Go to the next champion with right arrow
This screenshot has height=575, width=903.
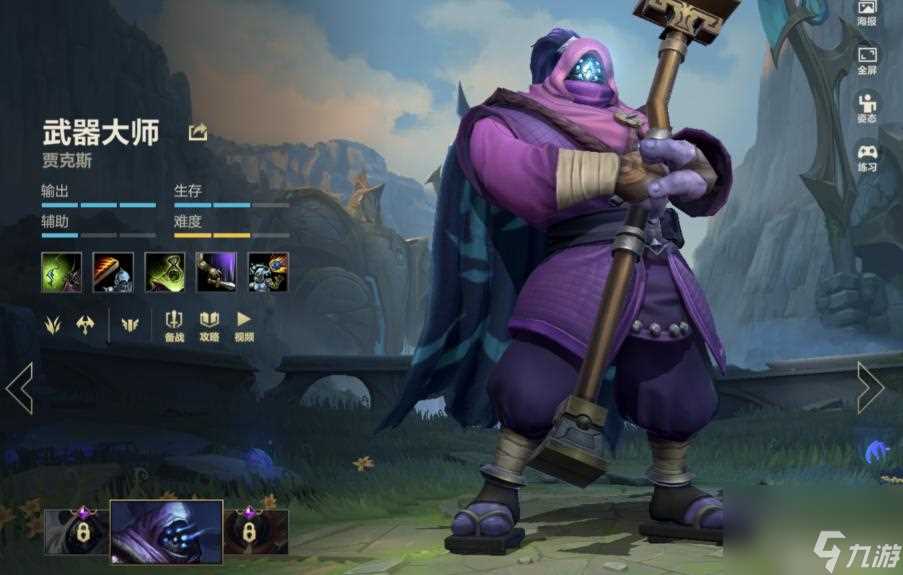pos(870,388)
